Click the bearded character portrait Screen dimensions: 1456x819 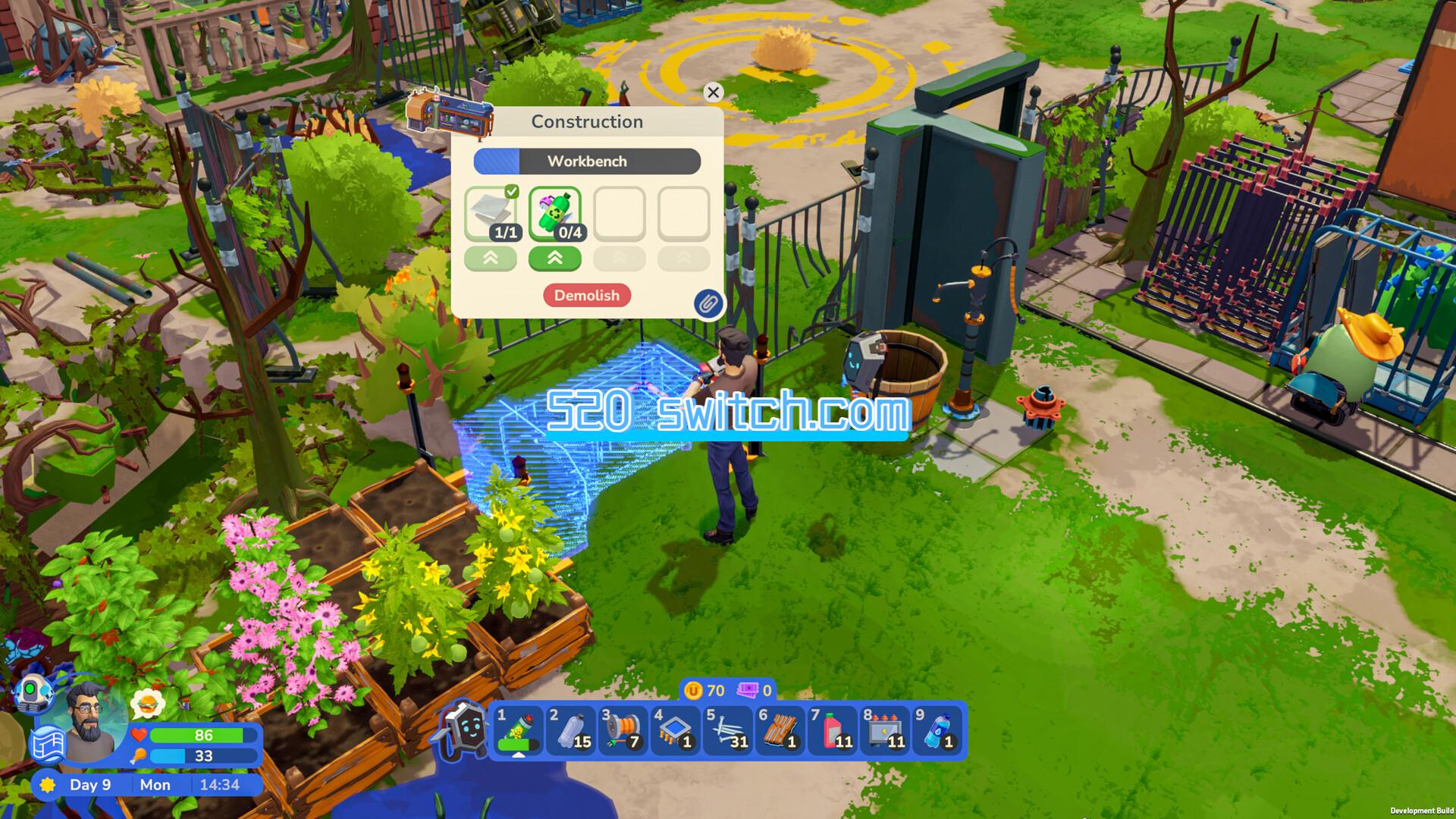[x=93, y=717]
